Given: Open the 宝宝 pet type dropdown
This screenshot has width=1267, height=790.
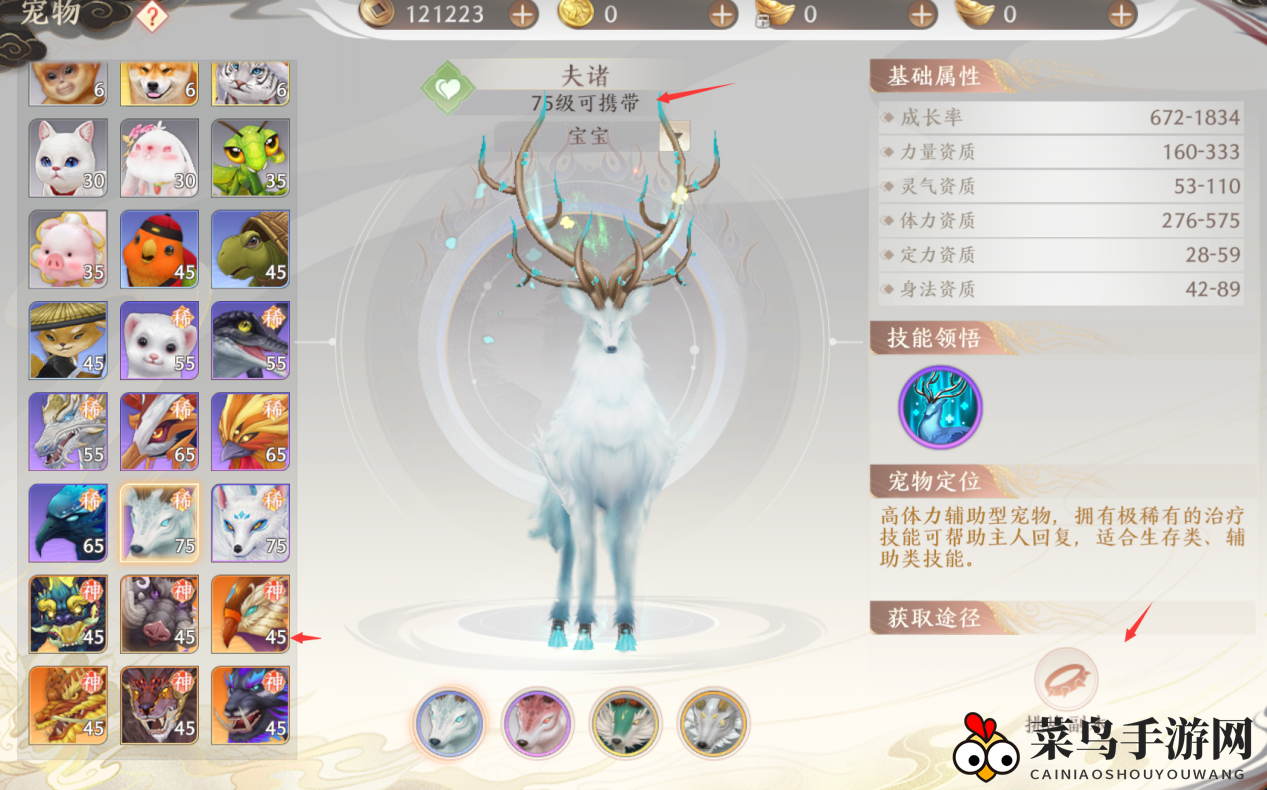Looking at the screenshot, I should click(x=675, y=136).
